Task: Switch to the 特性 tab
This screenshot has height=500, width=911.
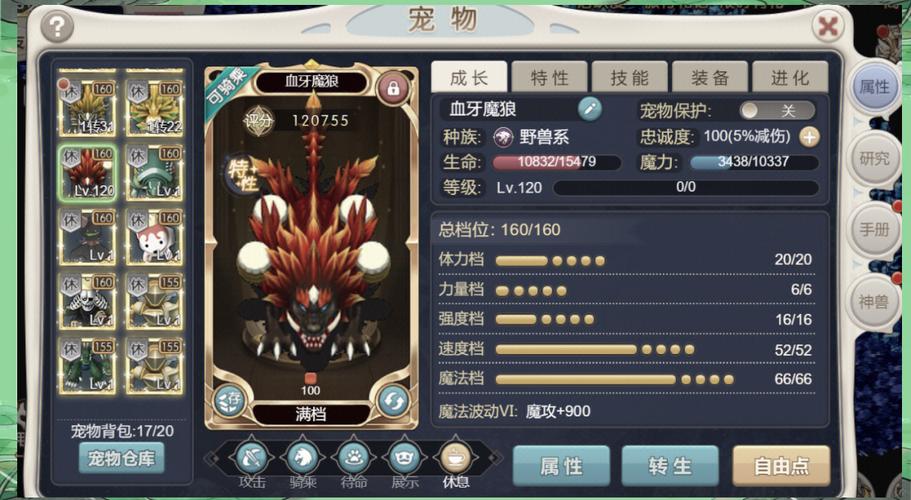Action: (549, 78)
